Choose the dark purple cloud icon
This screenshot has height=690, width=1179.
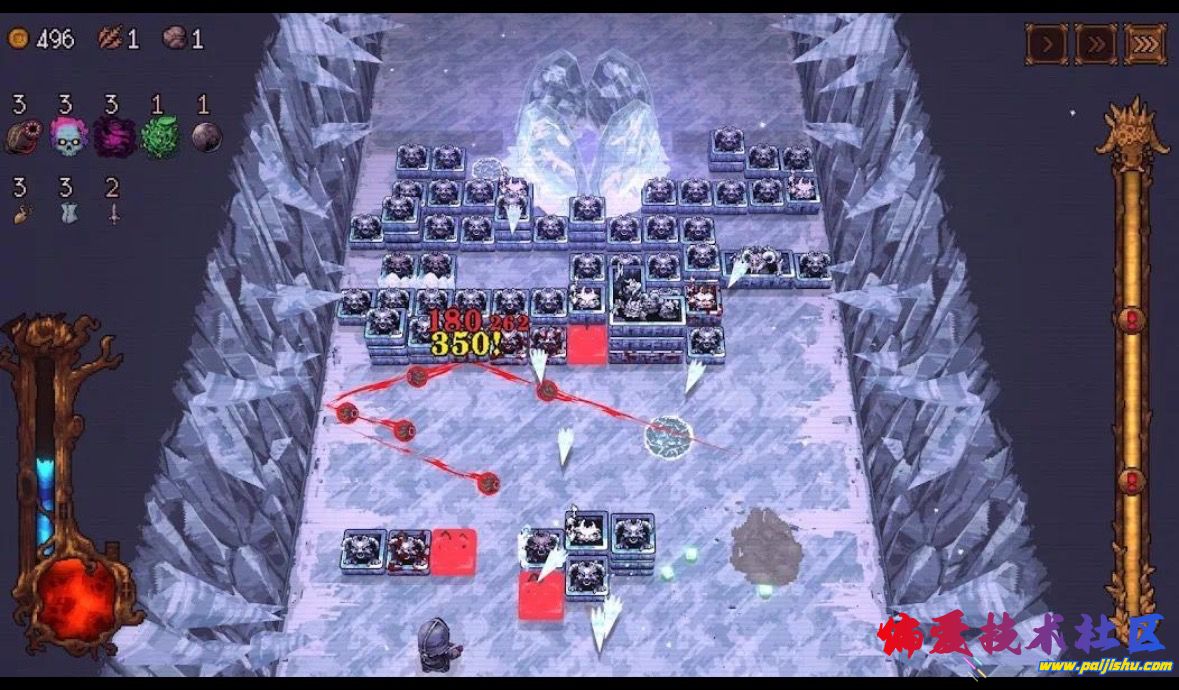(113, 136)
